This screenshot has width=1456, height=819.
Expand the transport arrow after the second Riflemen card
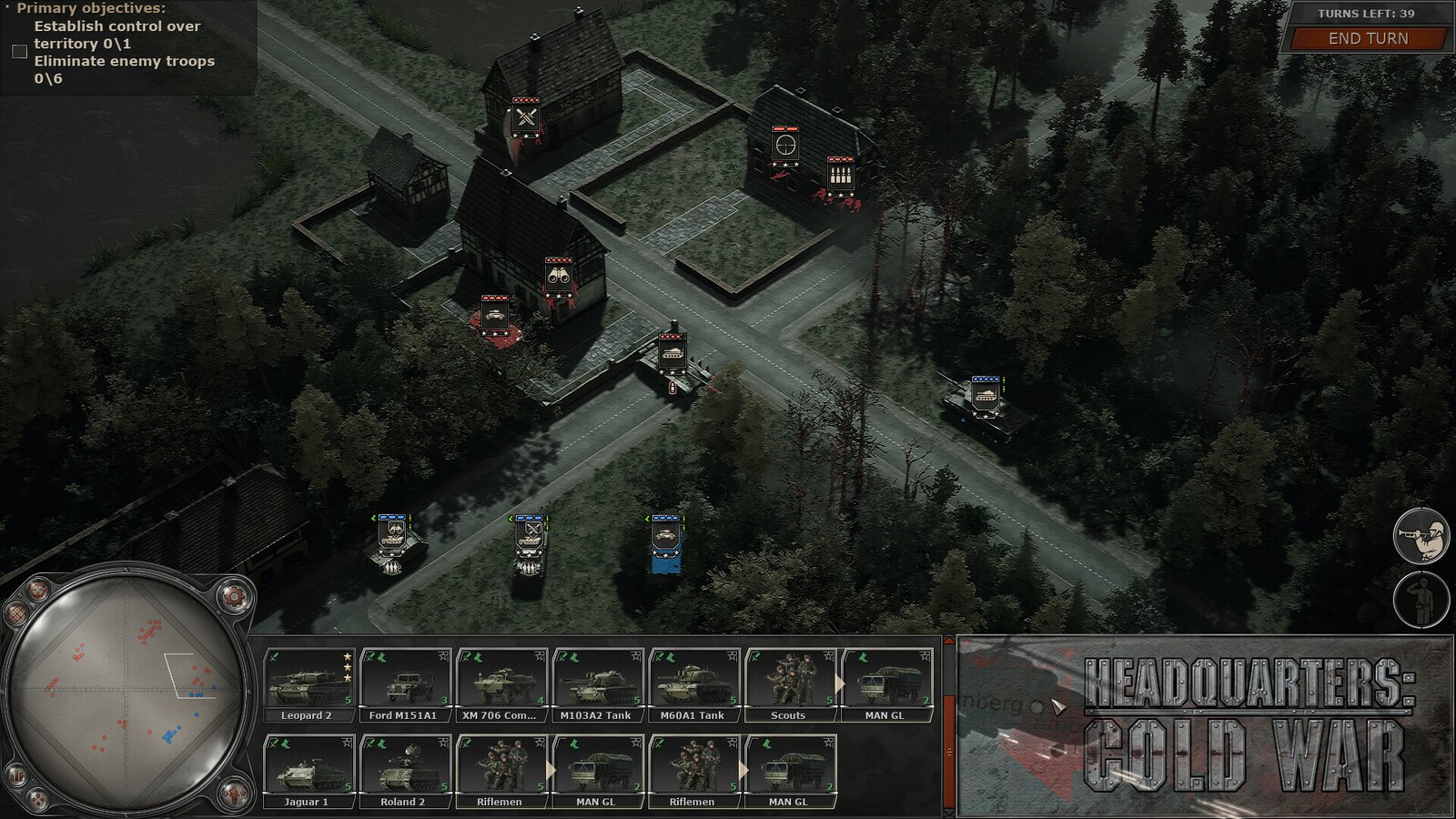click(743, 769)
